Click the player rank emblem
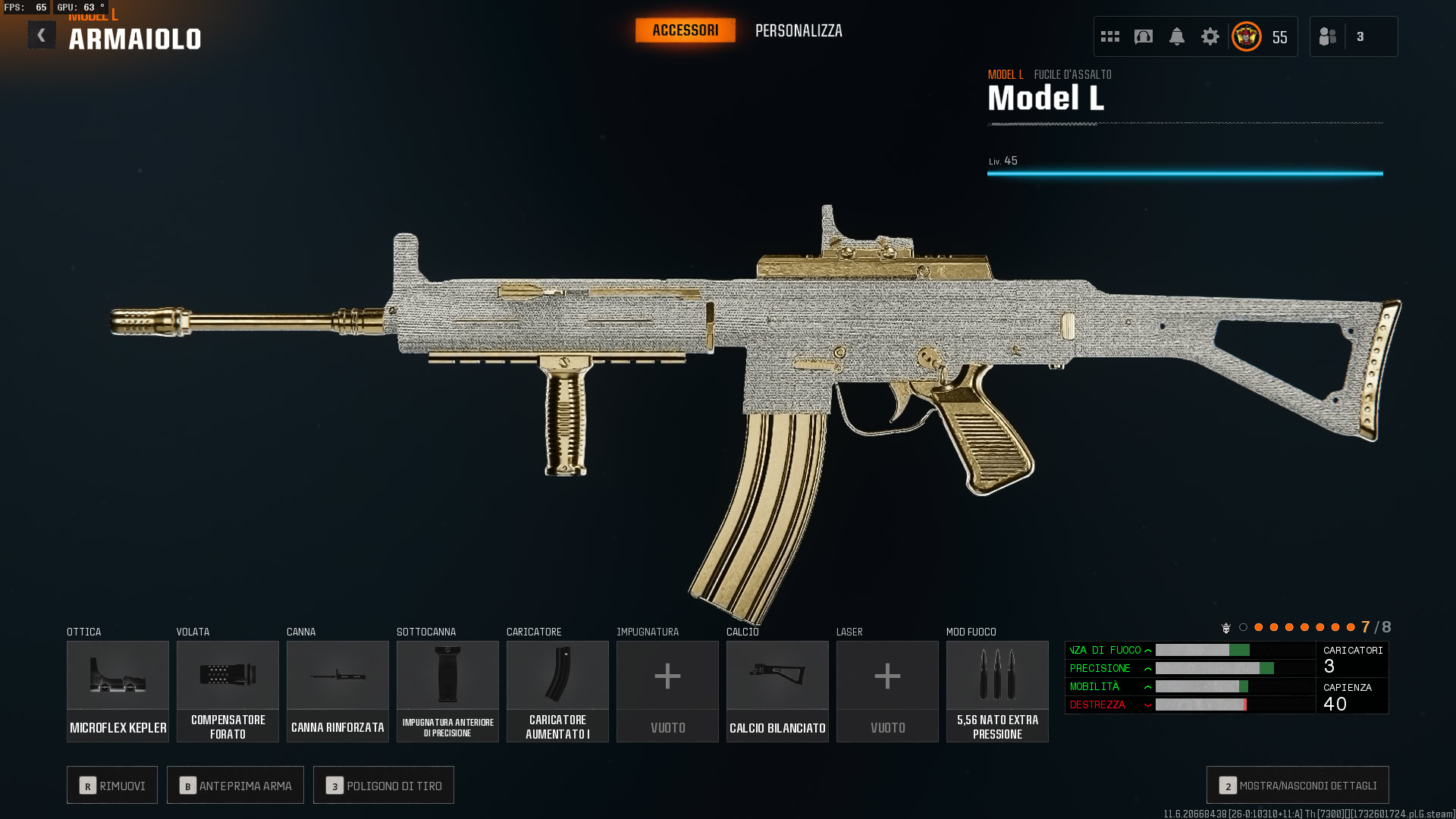The width and height of the screenshot is (1456, 819). (x=1247, y=36)
